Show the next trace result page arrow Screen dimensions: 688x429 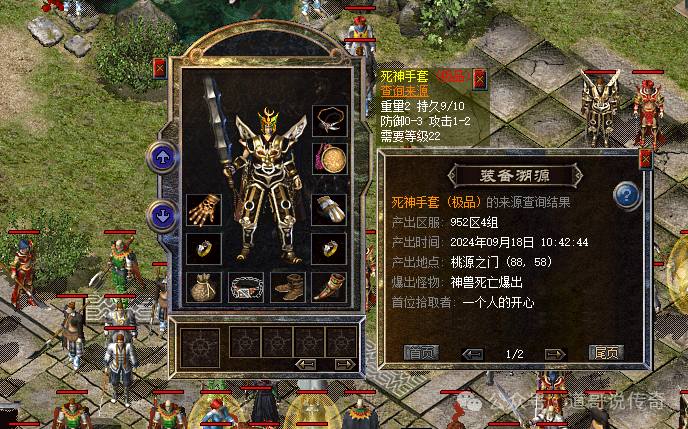click(555, 354)
